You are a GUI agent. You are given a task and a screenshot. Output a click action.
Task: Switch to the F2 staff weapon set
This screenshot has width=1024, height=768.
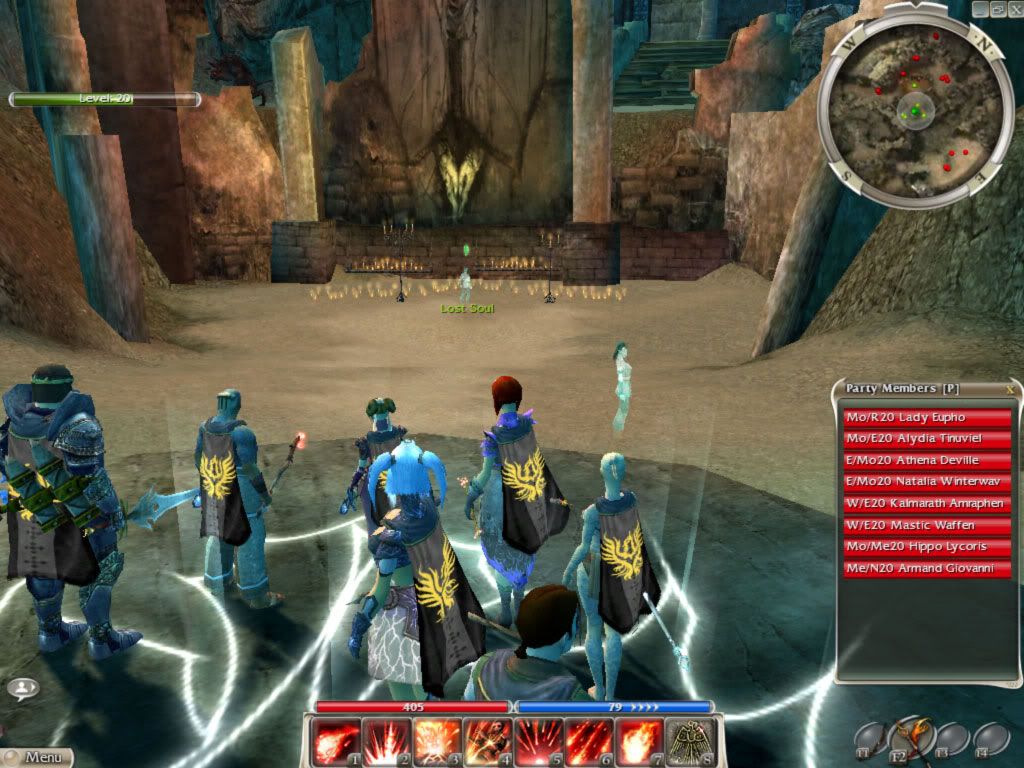911,738
